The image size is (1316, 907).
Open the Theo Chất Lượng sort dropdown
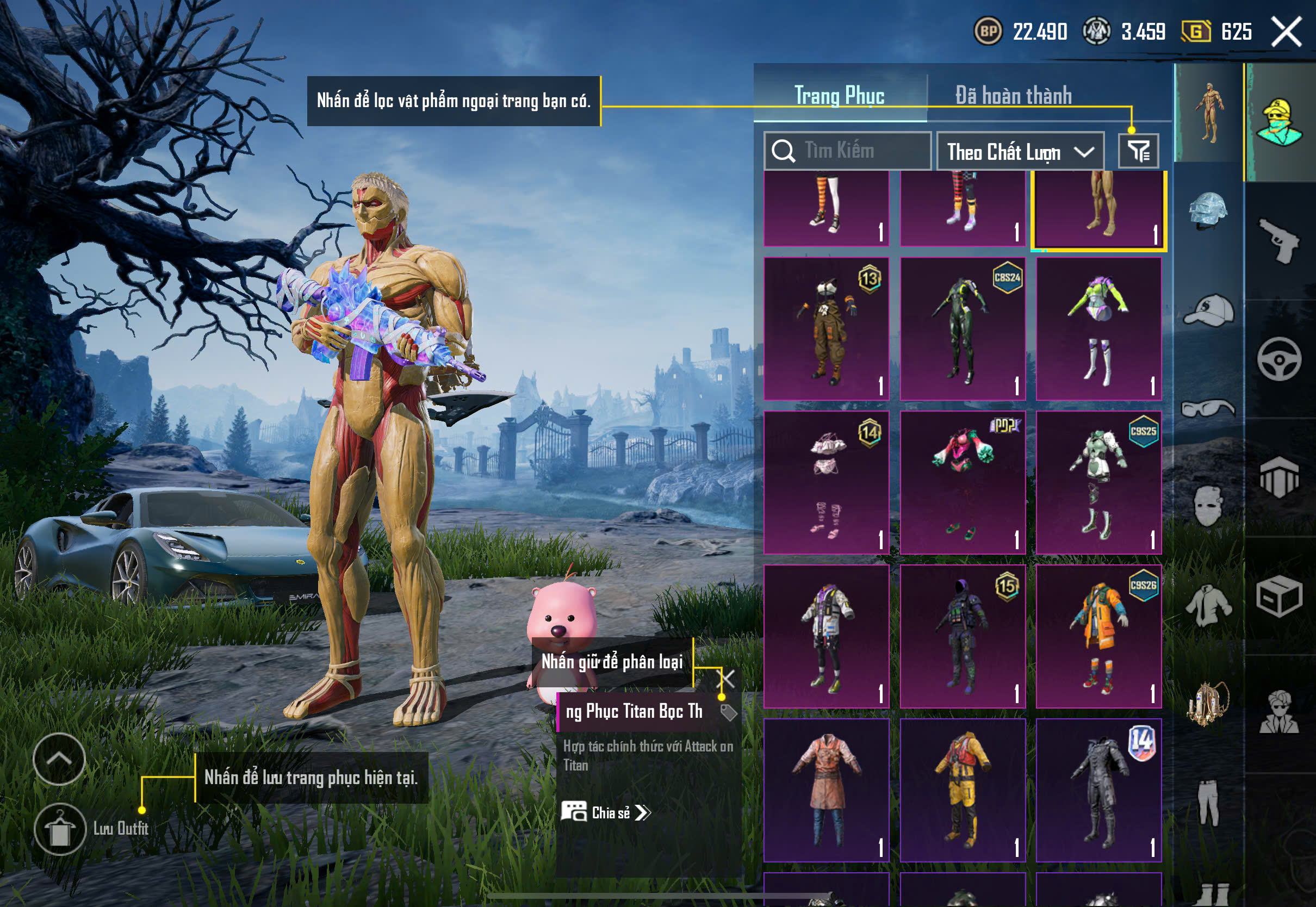click(x=1020, y=152)
